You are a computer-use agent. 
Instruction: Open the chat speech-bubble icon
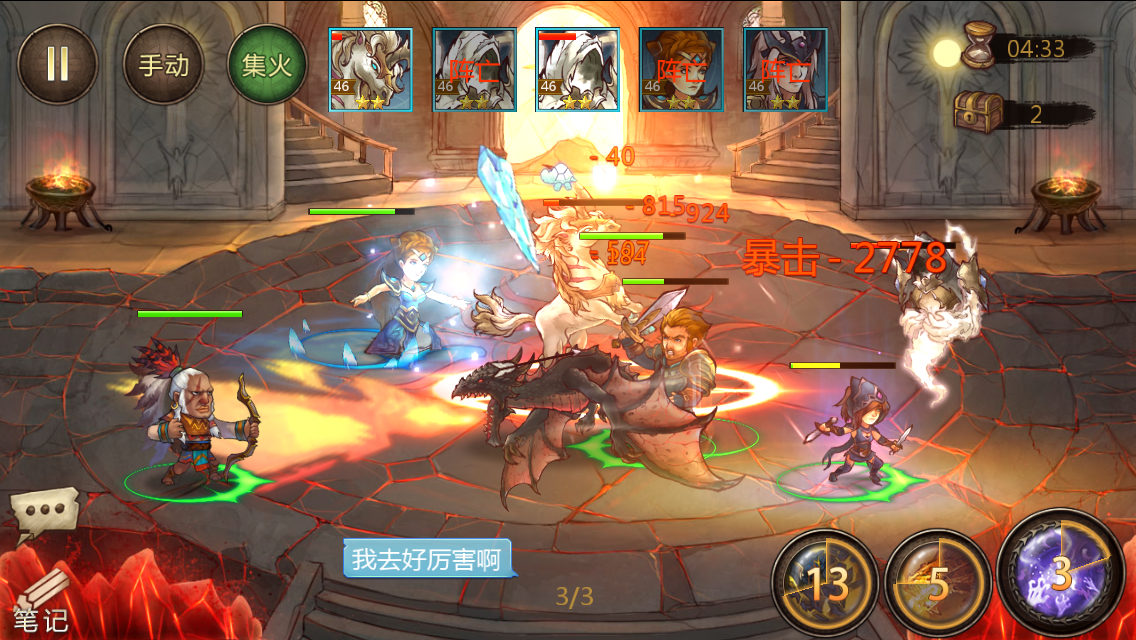pyautogui.click(x=43, y=511)
